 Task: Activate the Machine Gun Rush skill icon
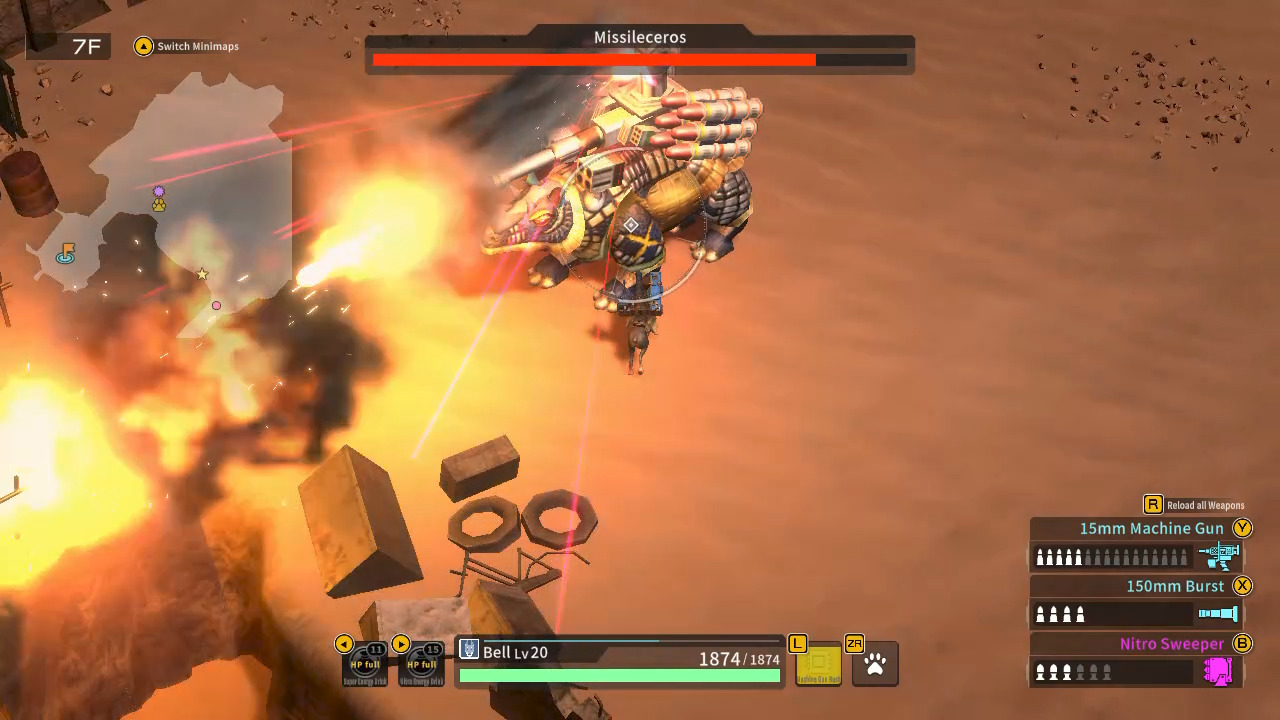coord(820,663)
